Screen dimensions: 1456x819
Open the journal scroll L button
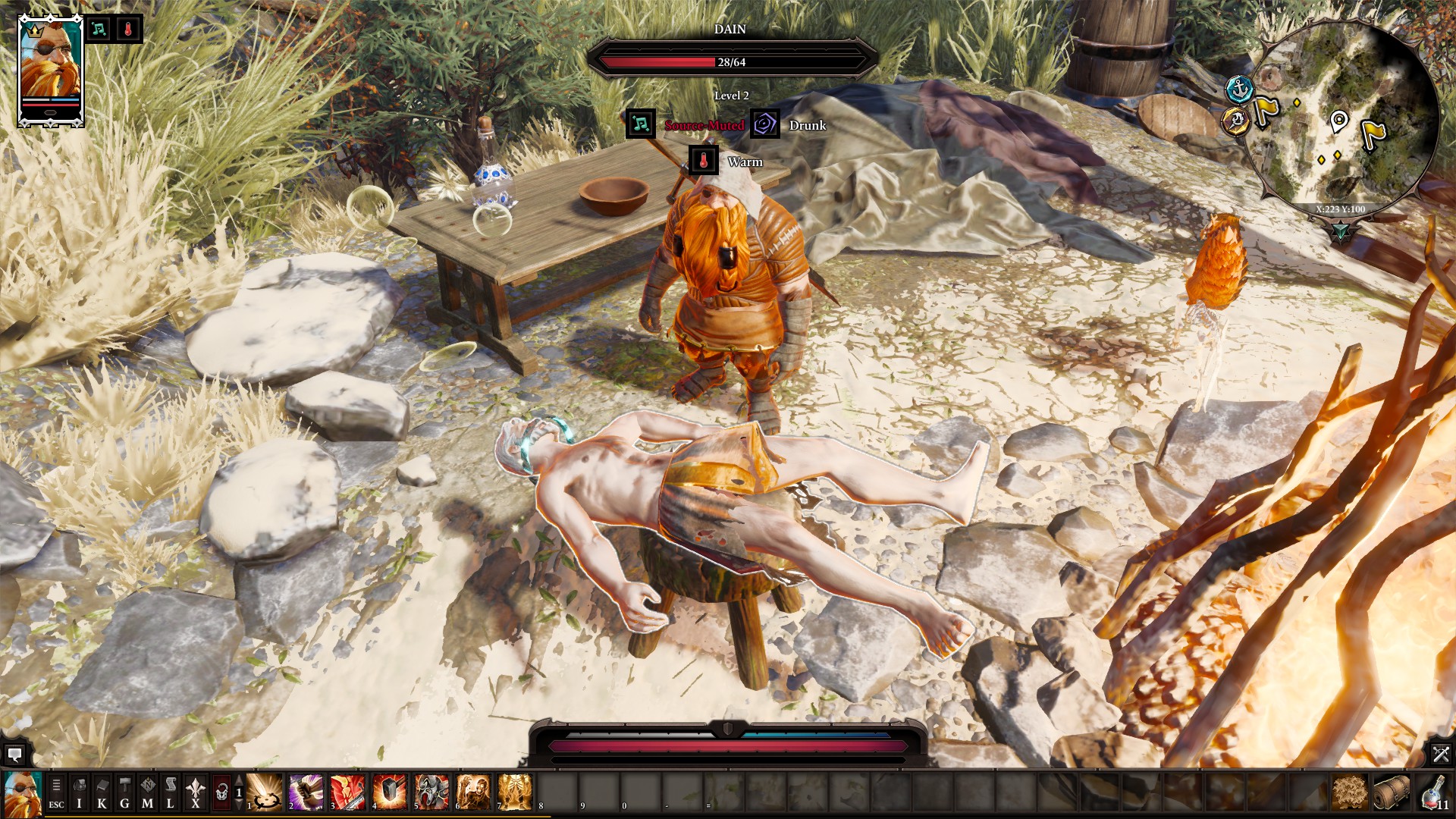point(171,793)
